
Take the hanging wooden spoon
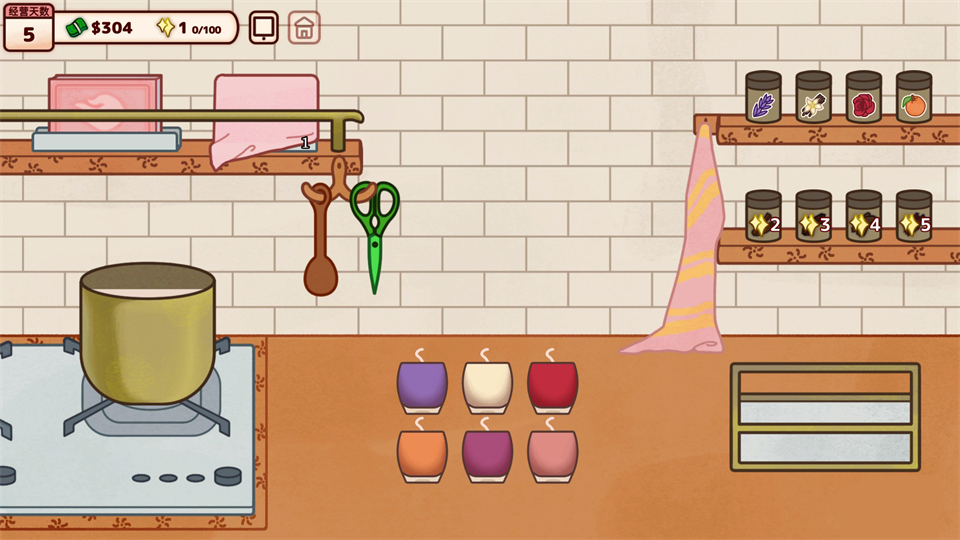tap(320, 250)
